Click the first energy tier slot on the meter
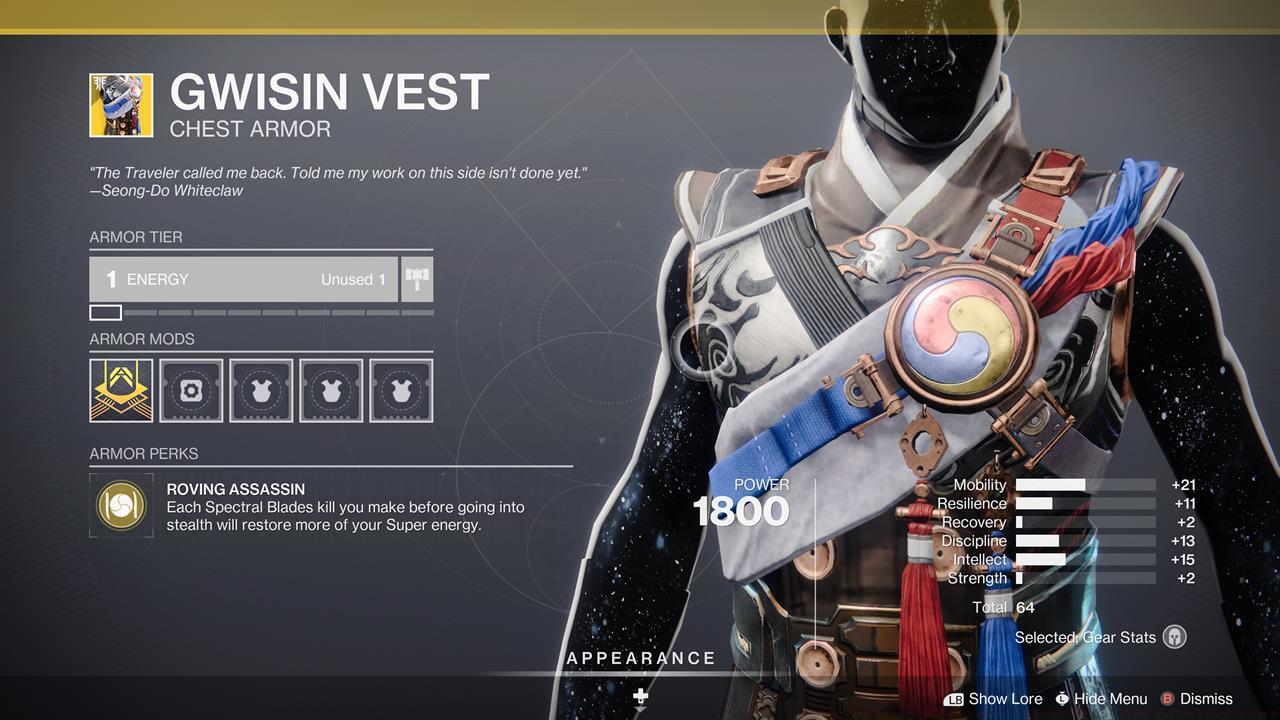Viewport: 1280px width, 720px height. [108, 312]
